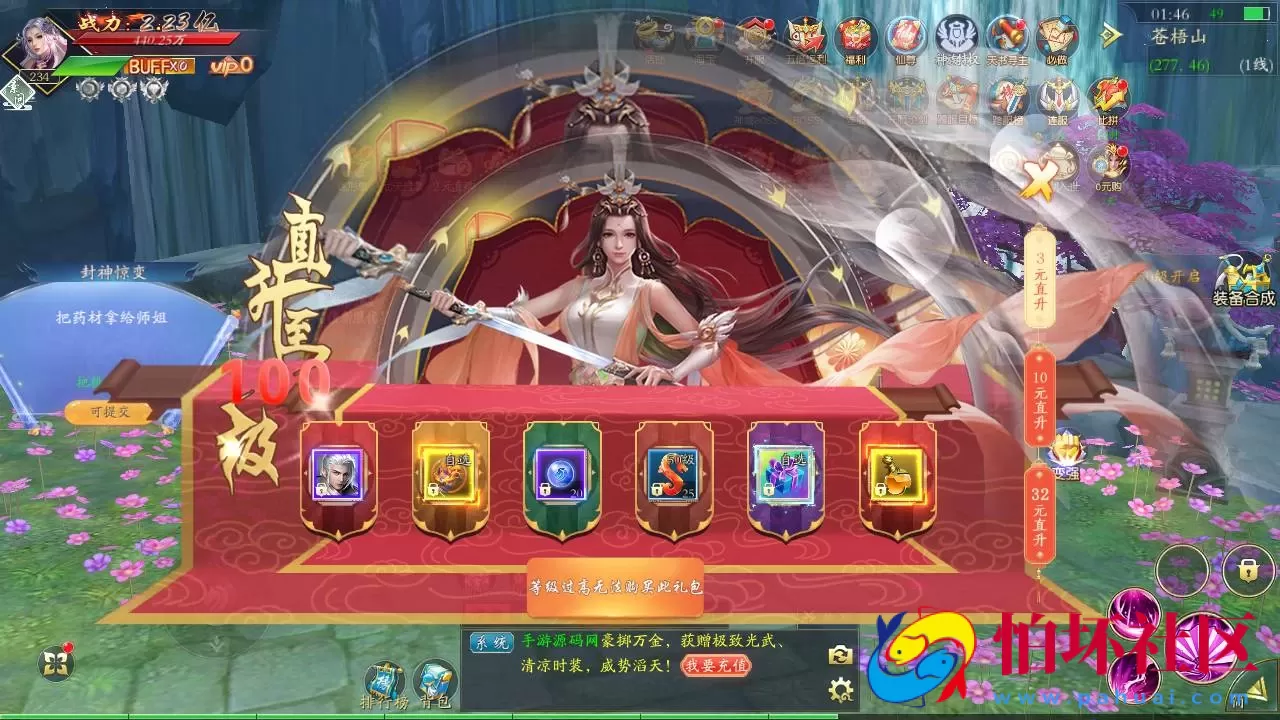Open the 神赐特权 privilege icon
The width and height of the screenshot is (1280, 720).
tap(957, 33)
